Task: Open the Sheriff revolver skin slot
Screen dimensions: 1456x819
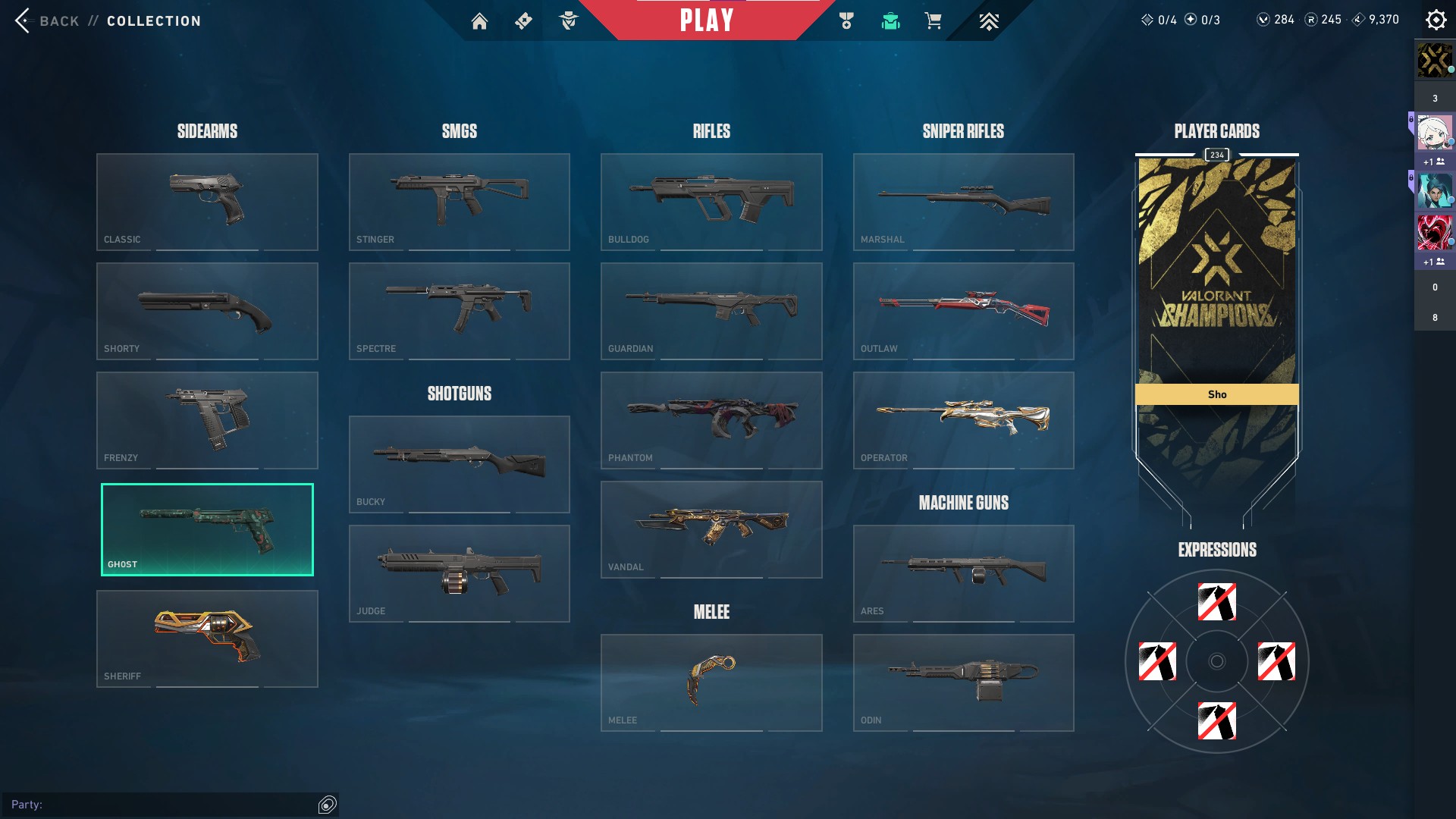Action: click(207, 639)
